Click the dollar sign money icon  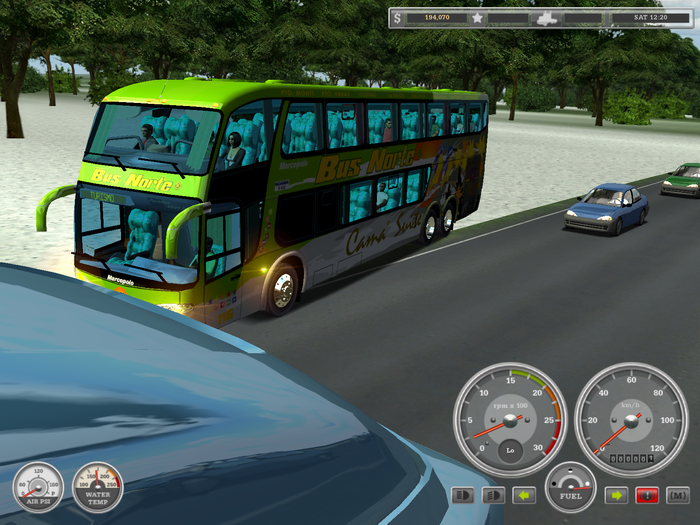(398, 18)
